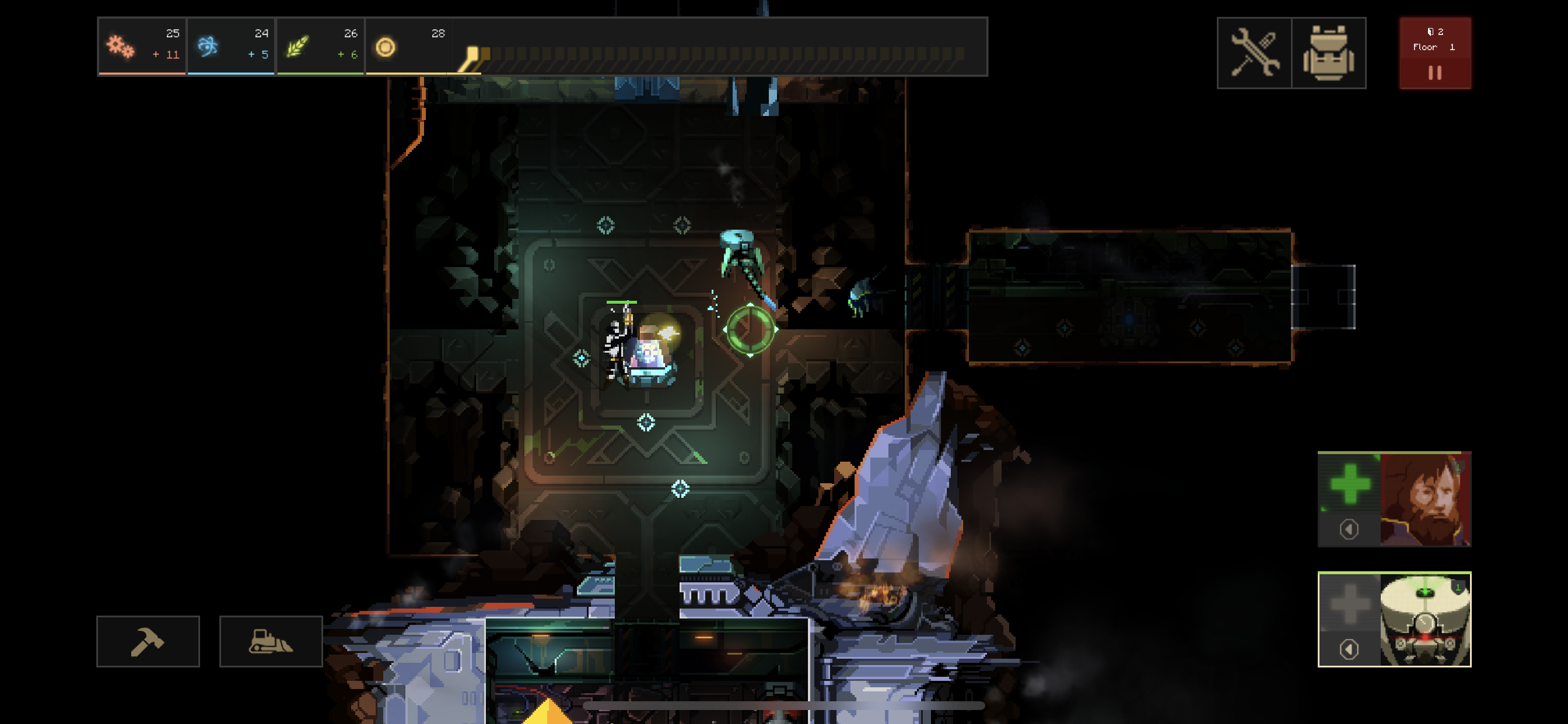Tap the arrow button under the green plus
This screenshot has height=724, width=1568.
[1349, 529]
